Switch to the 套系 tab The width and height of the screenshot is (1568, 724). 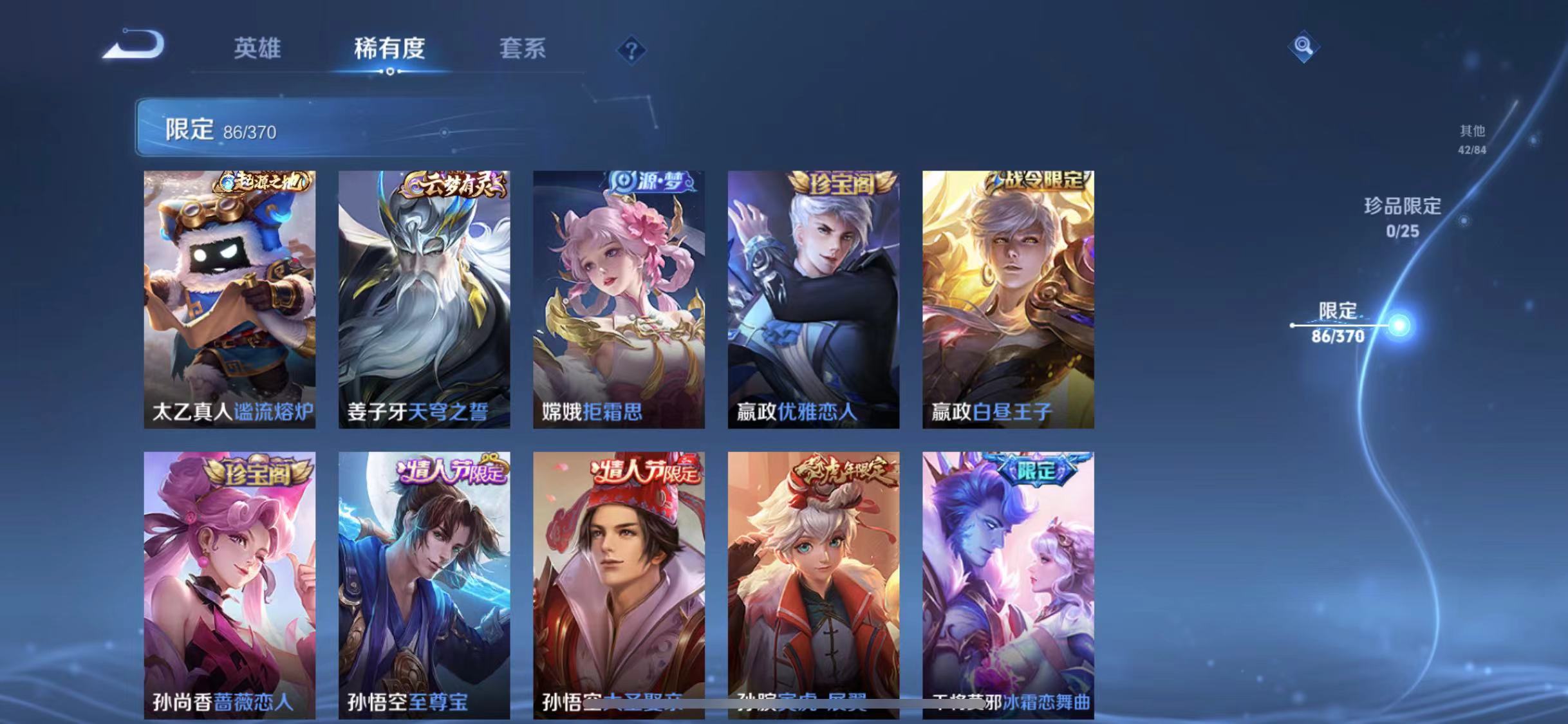[x=523, y=48]
